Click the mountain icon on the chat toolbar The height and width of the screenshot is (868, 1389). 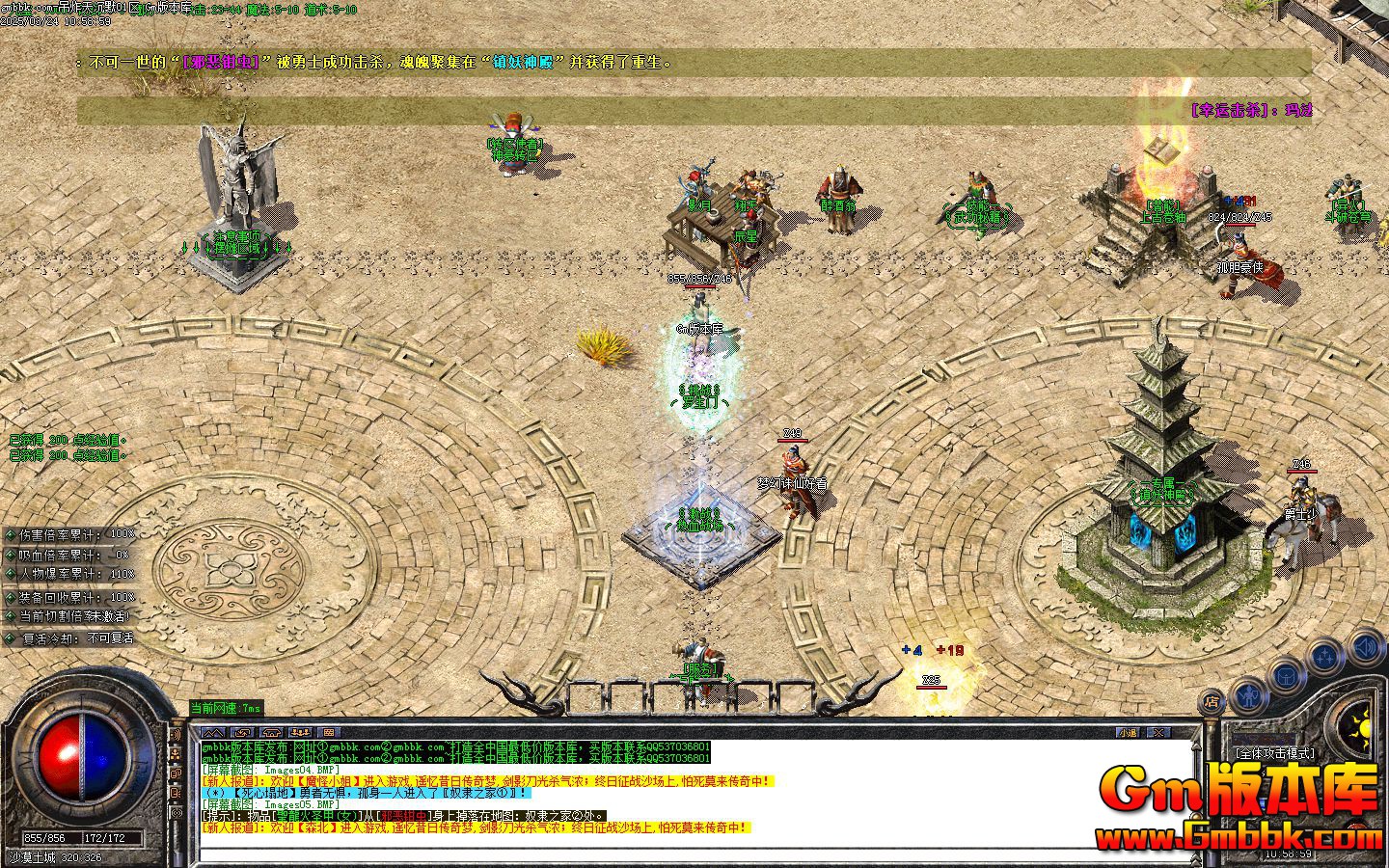(212, 731)
